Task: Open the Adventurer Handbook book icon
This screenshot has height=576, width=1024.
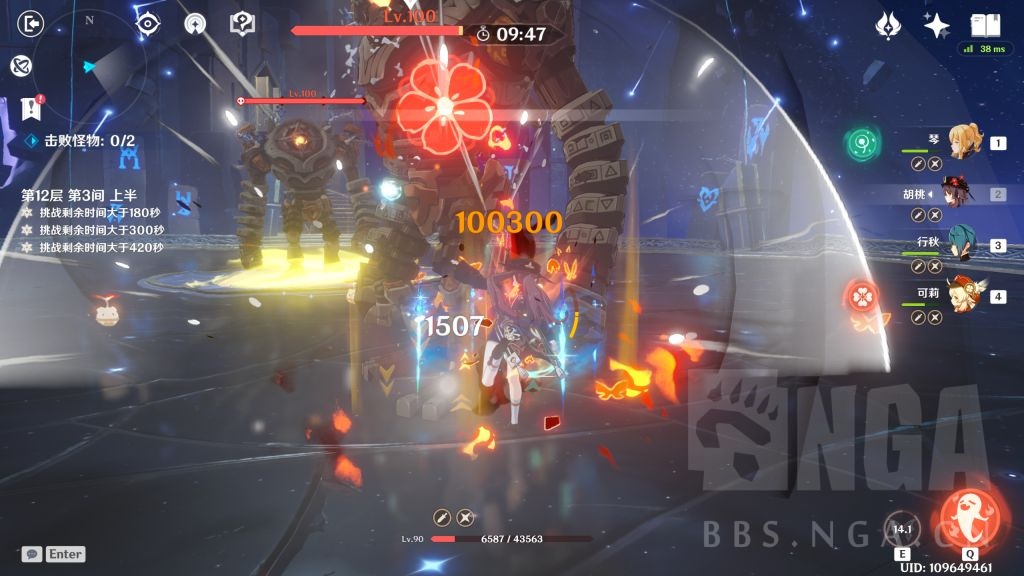Action: [x=985, y=26]
